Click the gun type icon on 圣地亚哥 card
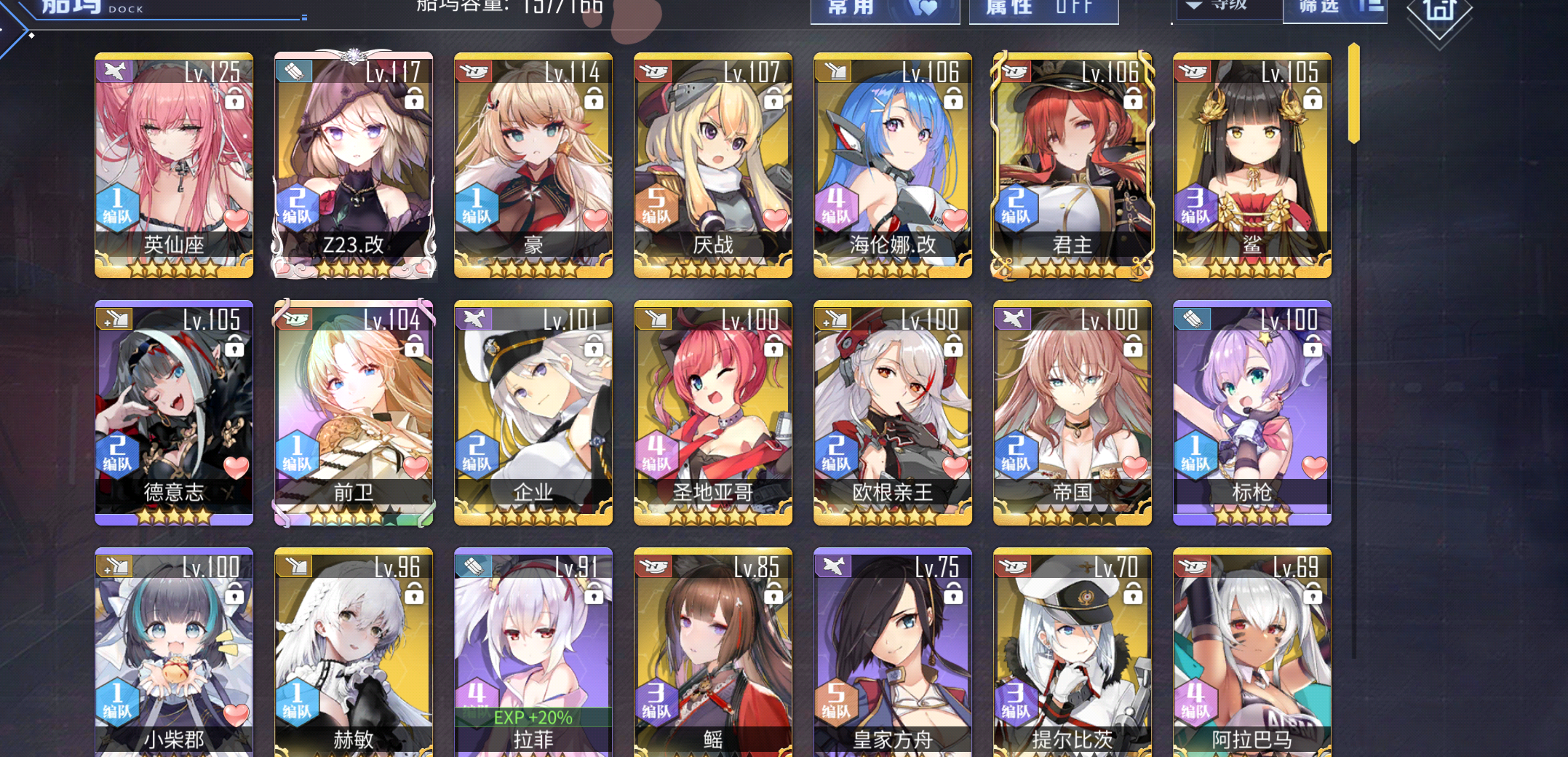Screen dimensions: 1568x757 pos(653,318)
